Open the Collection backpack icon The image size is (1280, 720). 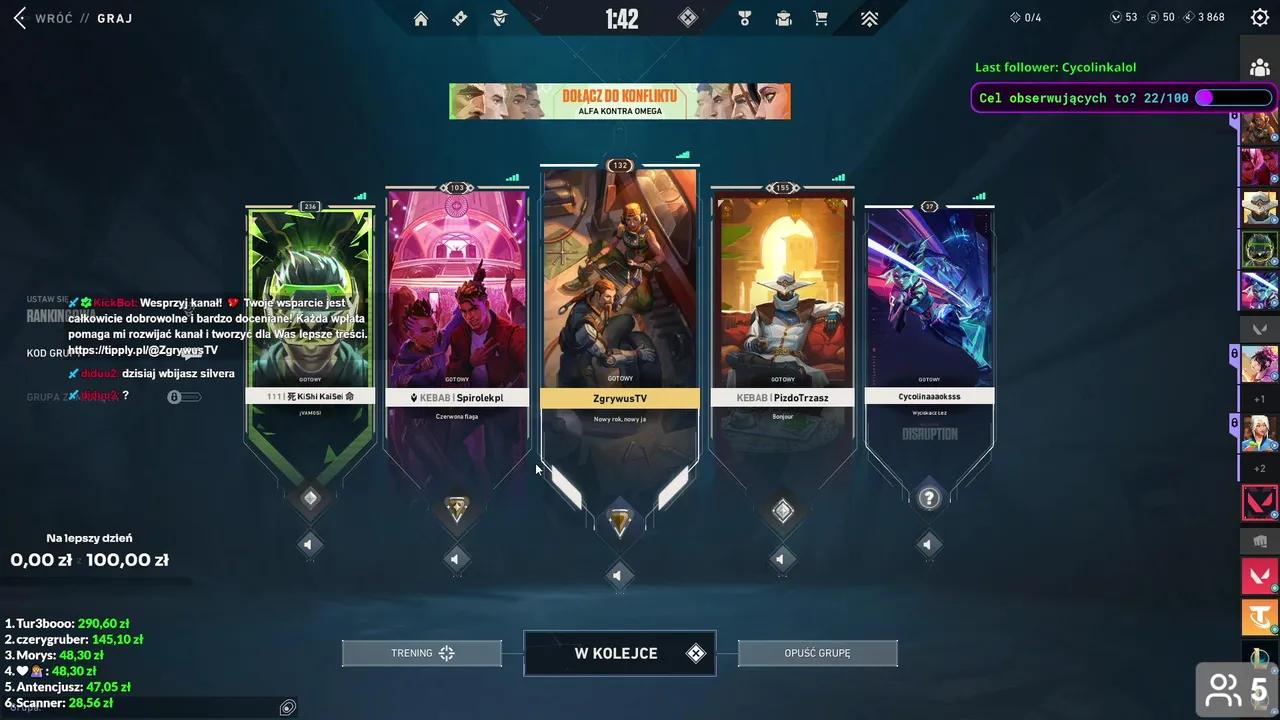(x=783, y=17)
